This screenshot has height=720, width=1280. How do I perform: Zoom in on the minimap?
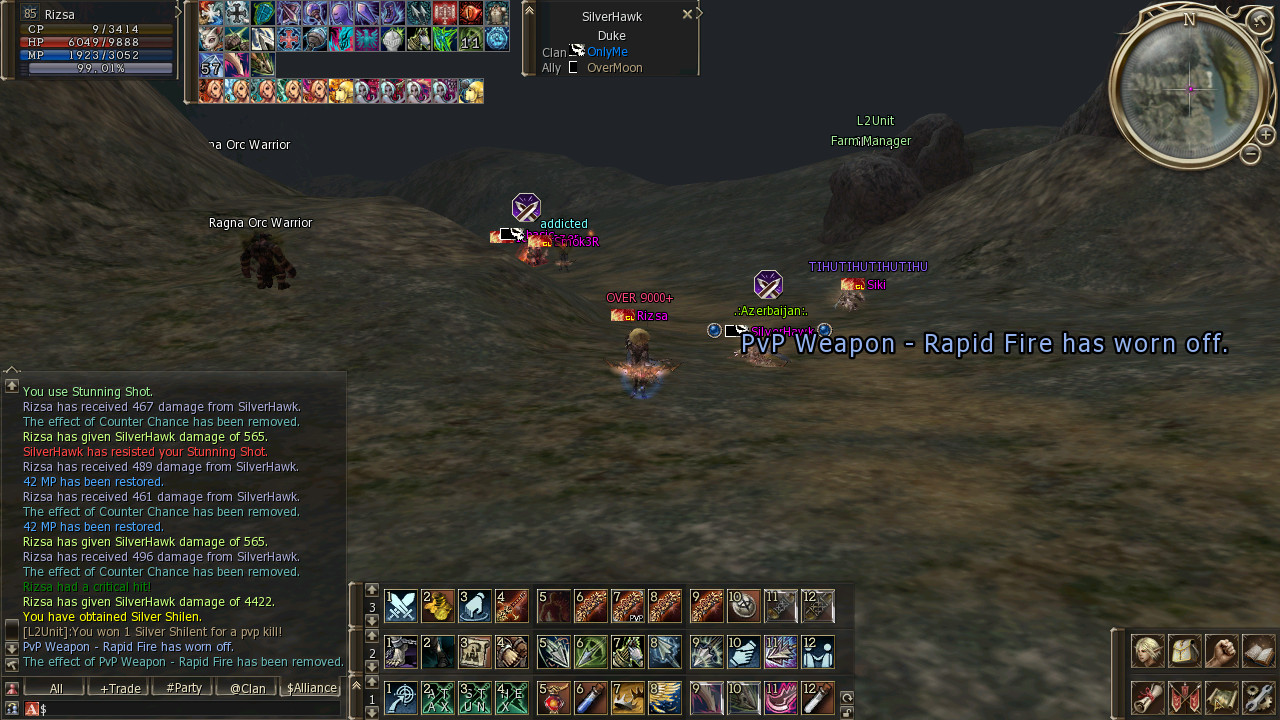[1265, 135]
